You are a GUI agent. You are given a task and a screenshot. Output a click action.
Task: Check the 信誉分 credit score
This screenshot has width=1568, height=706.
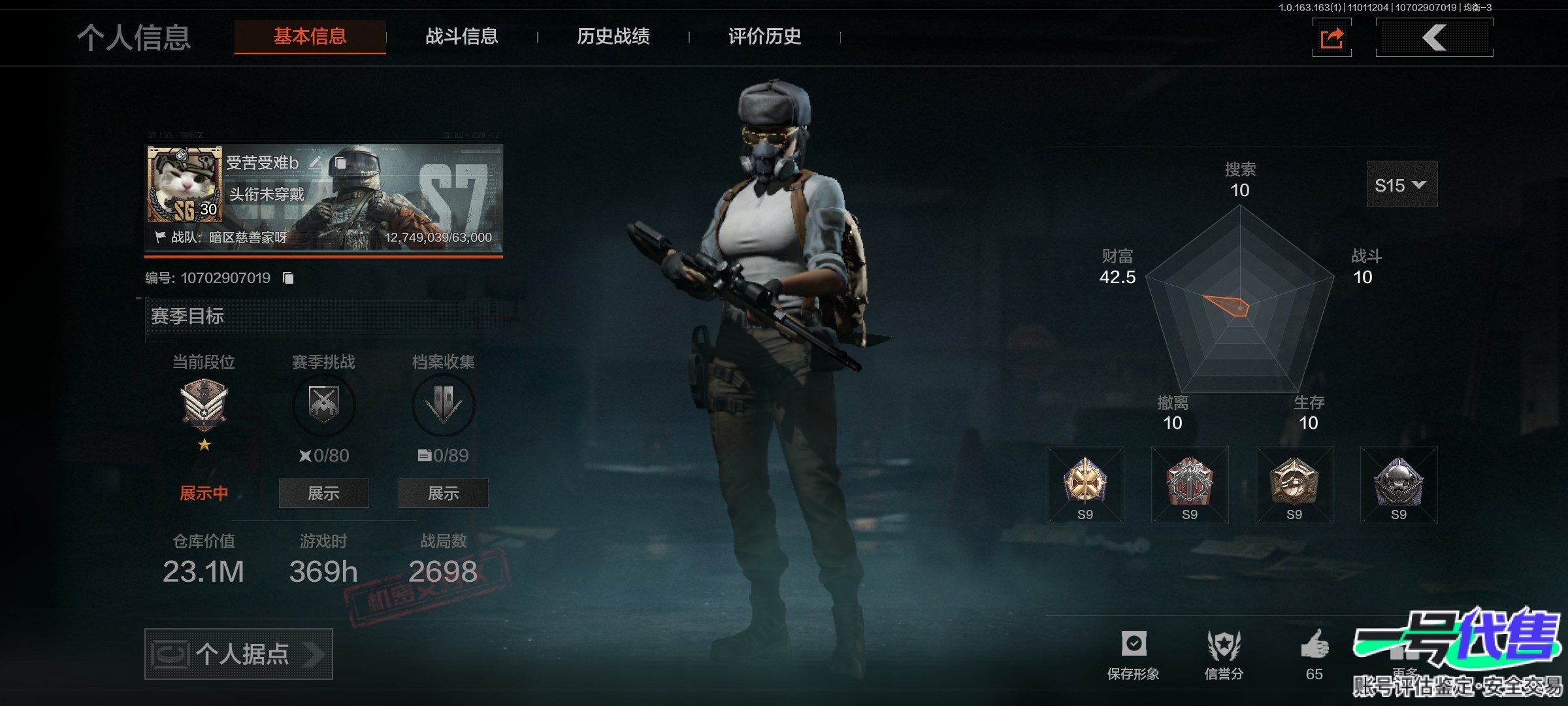pyautogui.click(x=1224, y=654)
